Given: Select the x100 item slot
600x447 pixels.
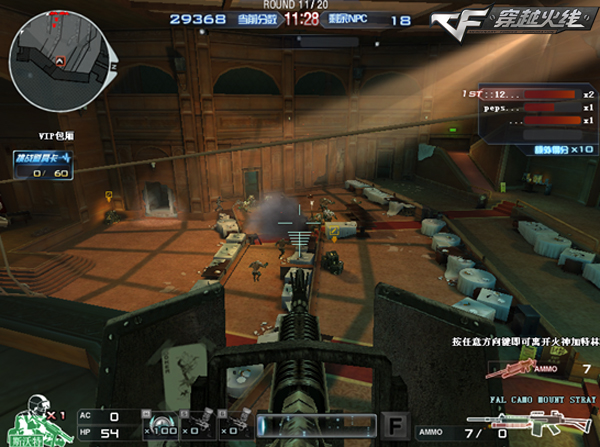Looking at the screenshot, I should (x=162, y=424).
